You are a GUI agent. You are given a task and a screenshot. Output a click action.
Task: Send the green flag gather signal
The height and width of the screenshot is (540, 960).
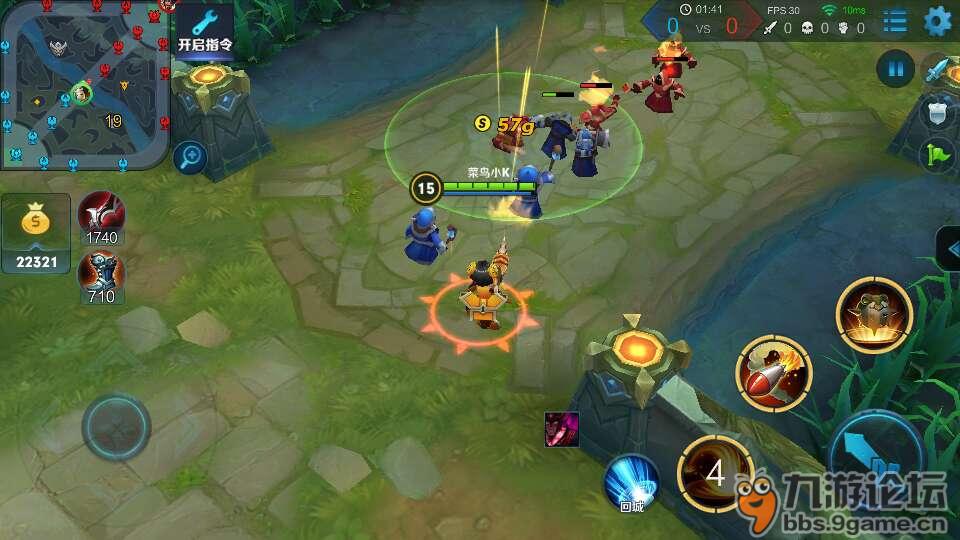938,155
